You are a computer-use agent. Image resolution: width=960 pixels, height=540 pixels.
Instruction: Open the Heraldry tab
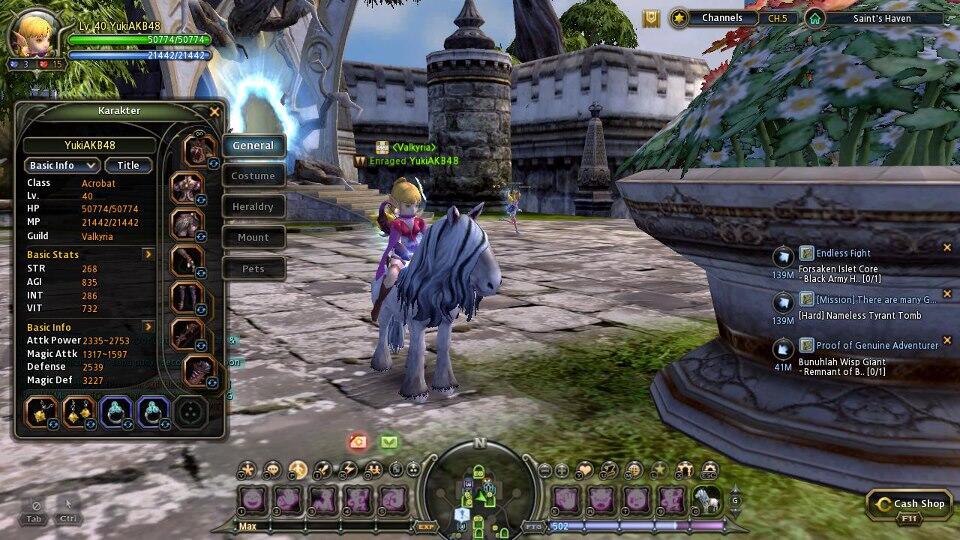click(253, 207)
